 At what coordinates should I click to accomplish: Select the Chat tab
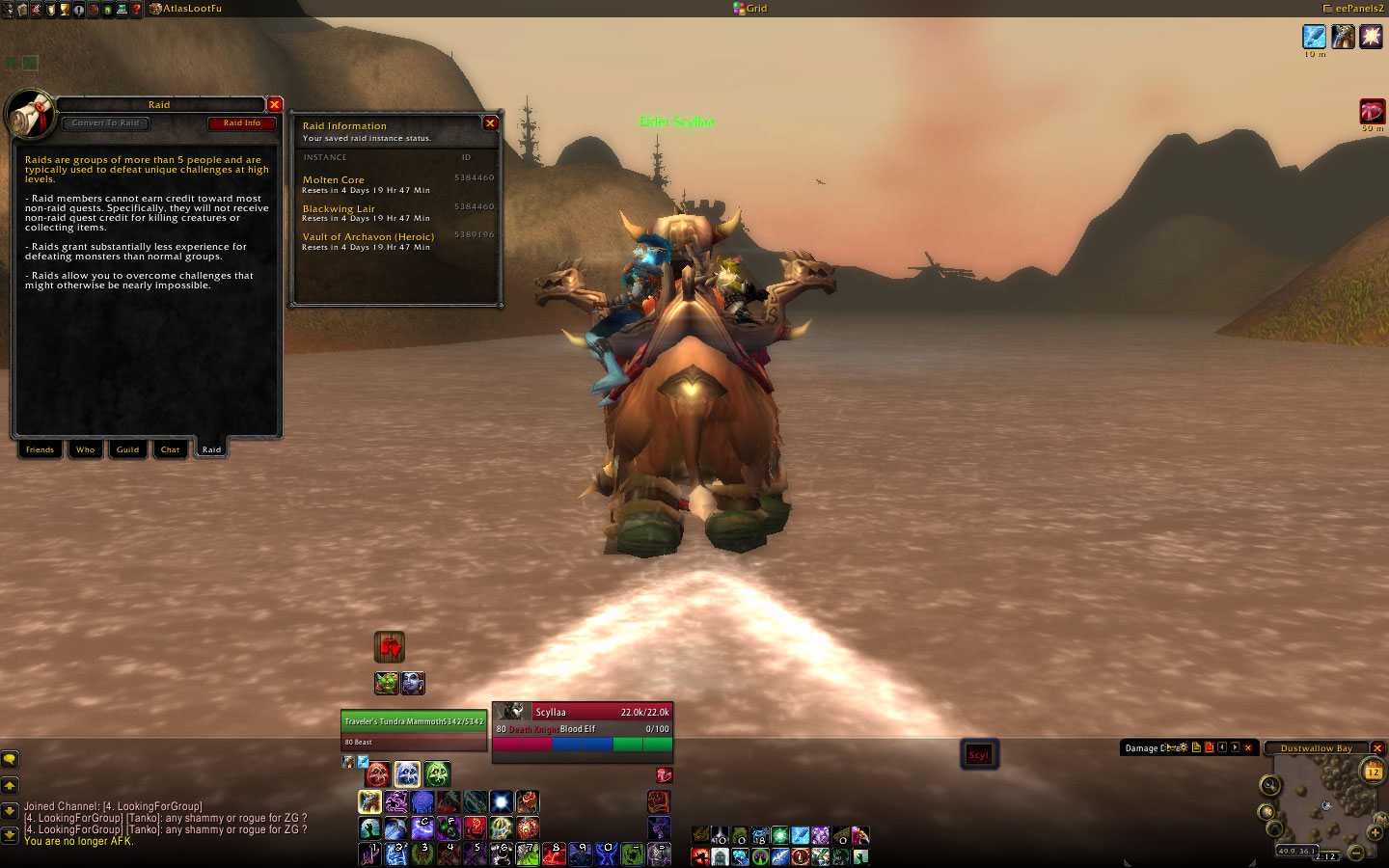tap(170, 449)
